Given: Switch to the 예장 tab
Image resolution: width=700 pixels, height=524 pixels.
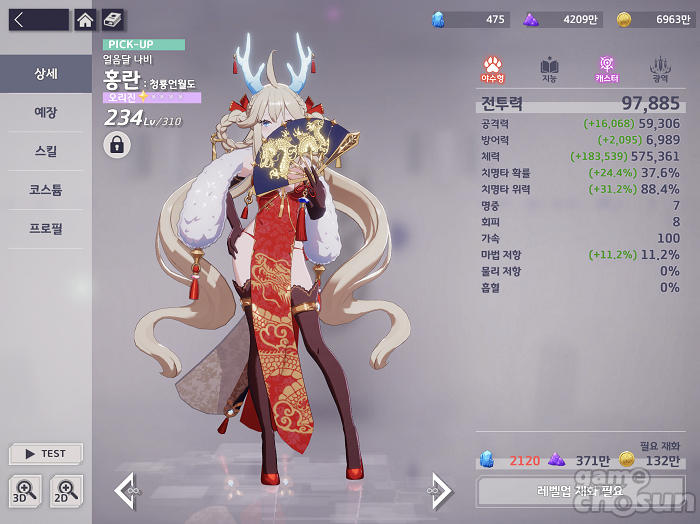Looking at the screenshot, I should 46,113.
